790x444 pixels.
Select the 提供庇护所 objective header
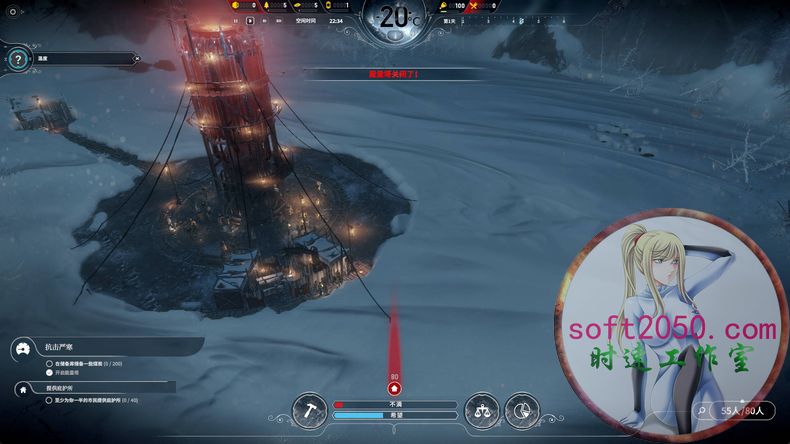coord(60,387)
